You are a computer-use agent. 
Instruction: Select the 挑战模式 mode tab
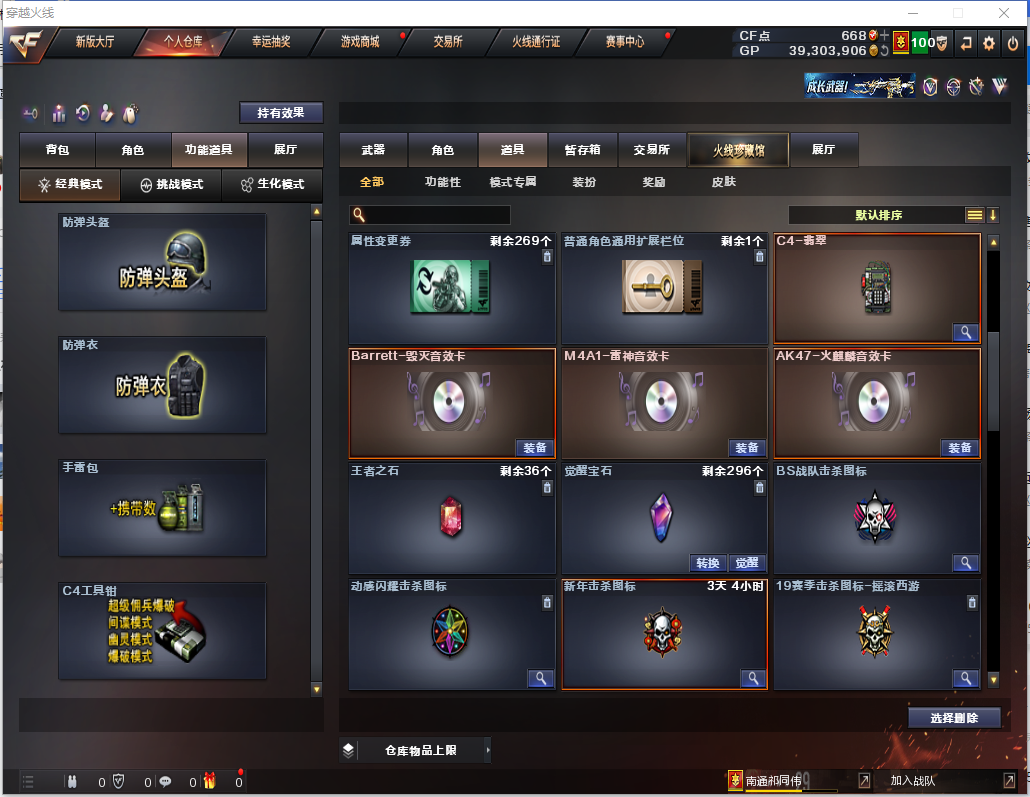(171, 185)
